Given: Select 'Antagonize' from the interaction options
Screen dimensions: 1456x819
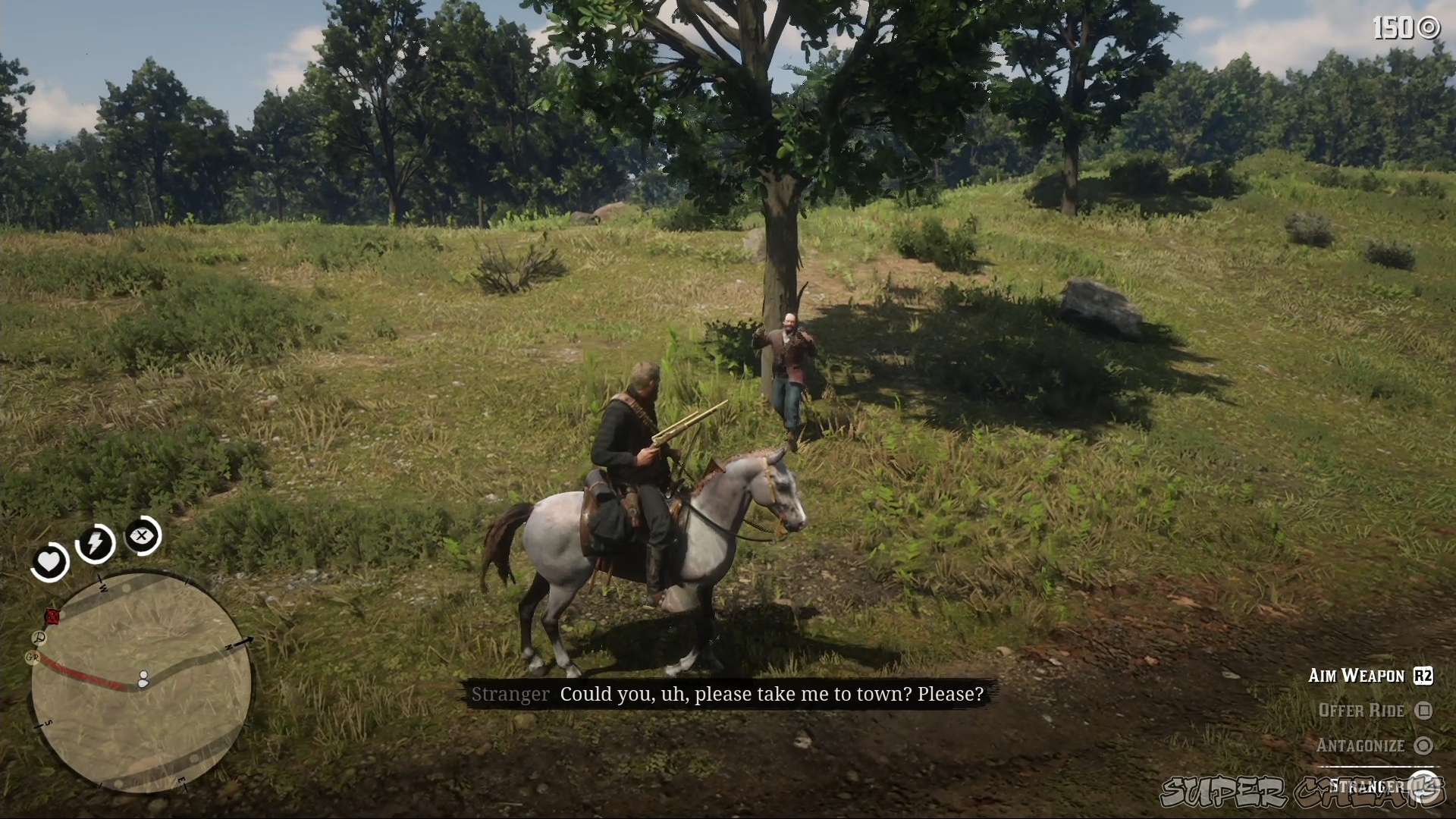Looking at the screenshot, I should click(x=1362, y=745).
